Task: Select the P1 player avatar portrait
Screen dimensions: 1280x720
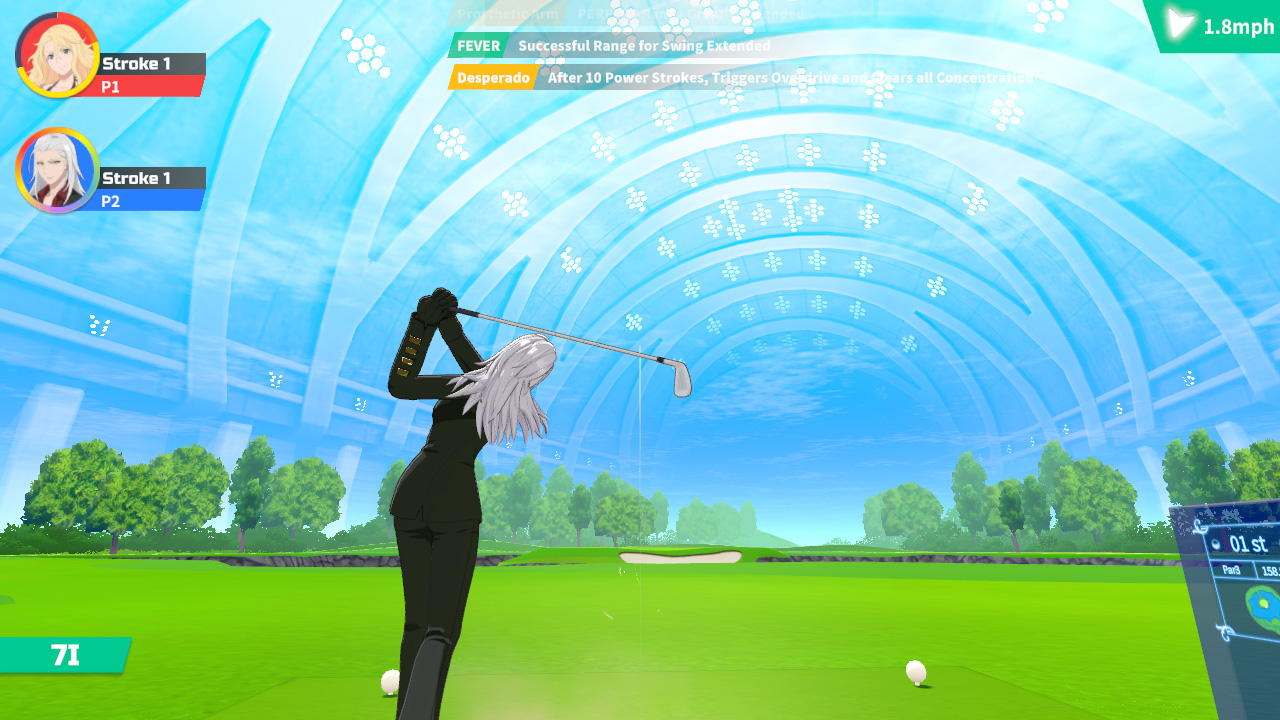Action: (55, 57)
